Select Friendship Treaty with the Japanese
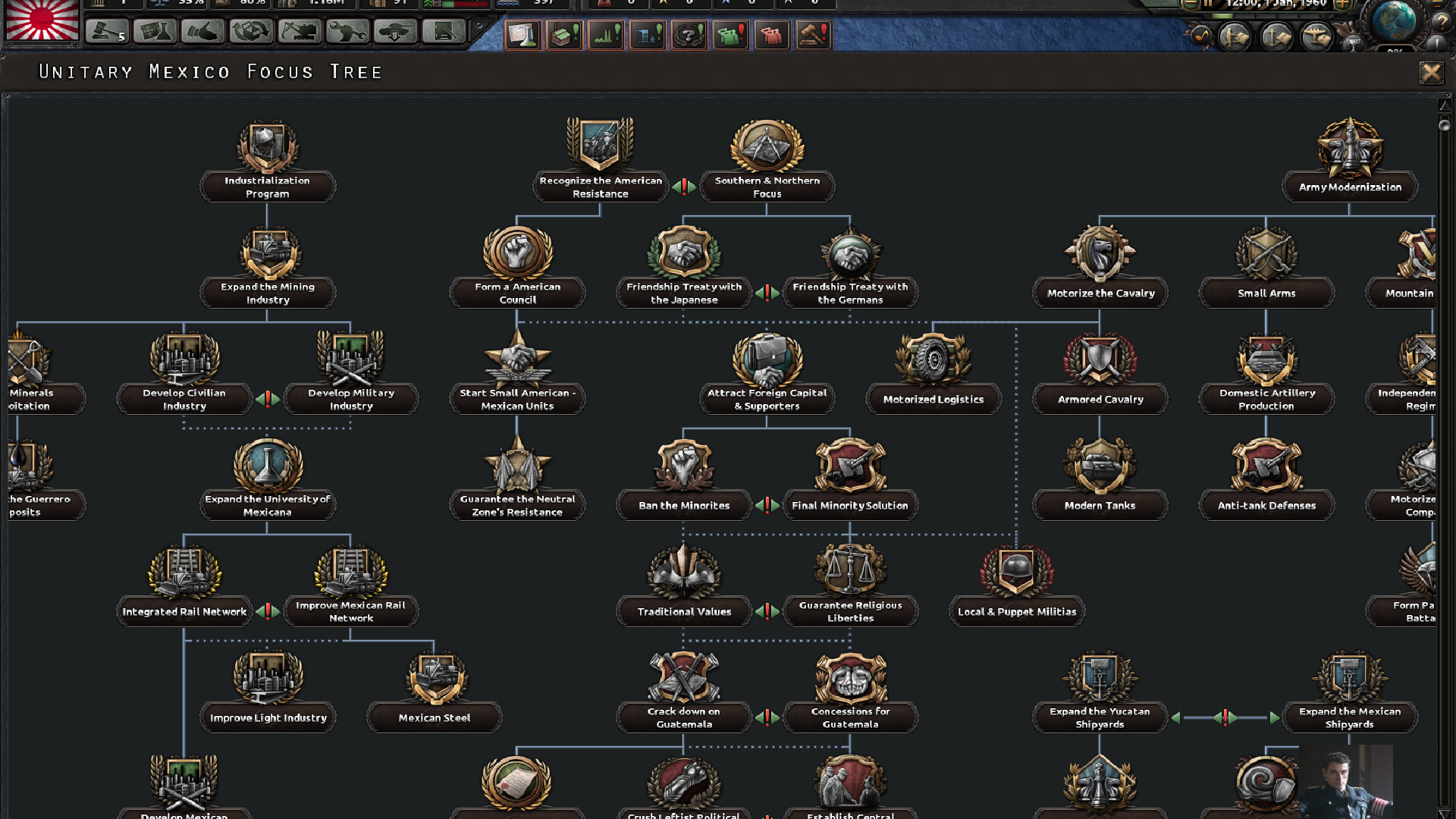This screenshot has width=1456, height=819. pos(684,267)
